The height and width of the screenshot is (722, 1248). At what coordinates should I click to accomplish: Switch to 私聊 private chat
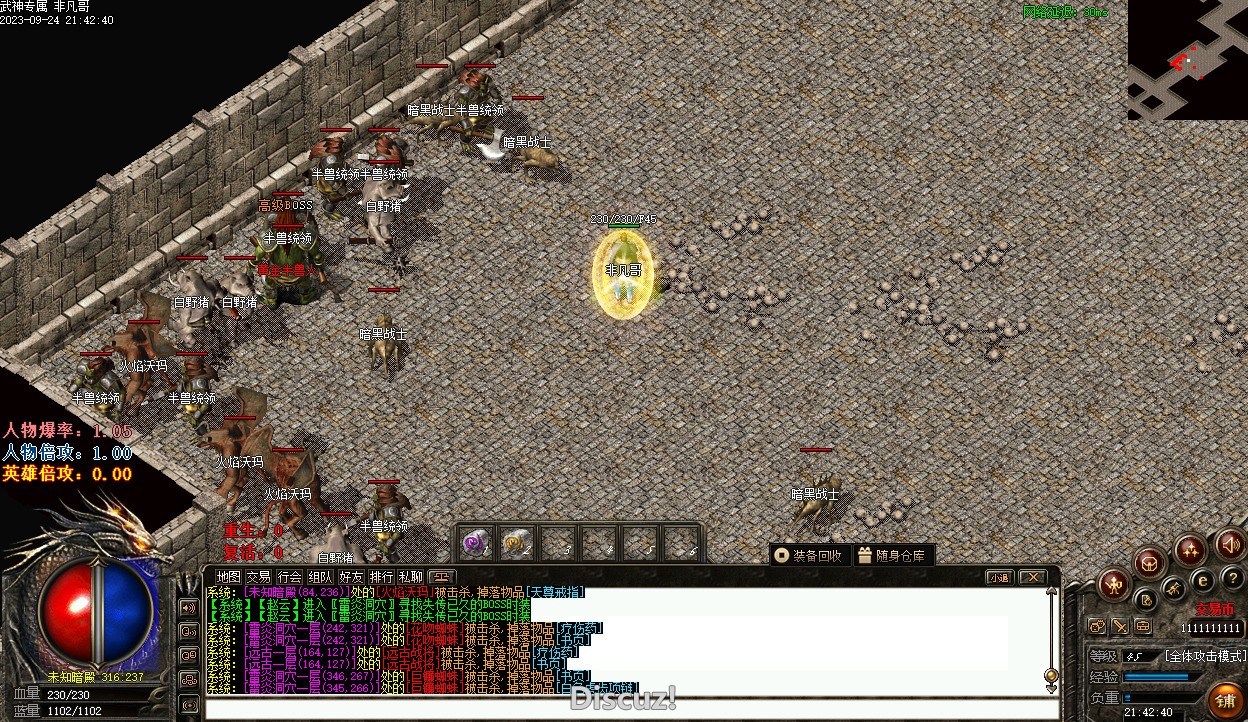point(411,577)
